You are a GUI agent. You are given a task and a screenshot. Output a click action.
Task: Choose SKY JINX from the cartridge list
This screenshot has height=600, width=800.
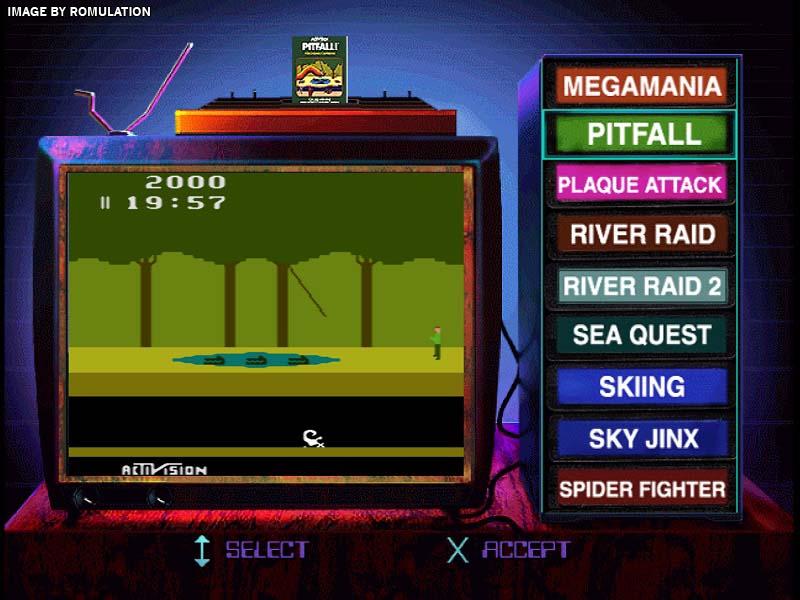tap(642, 438)
